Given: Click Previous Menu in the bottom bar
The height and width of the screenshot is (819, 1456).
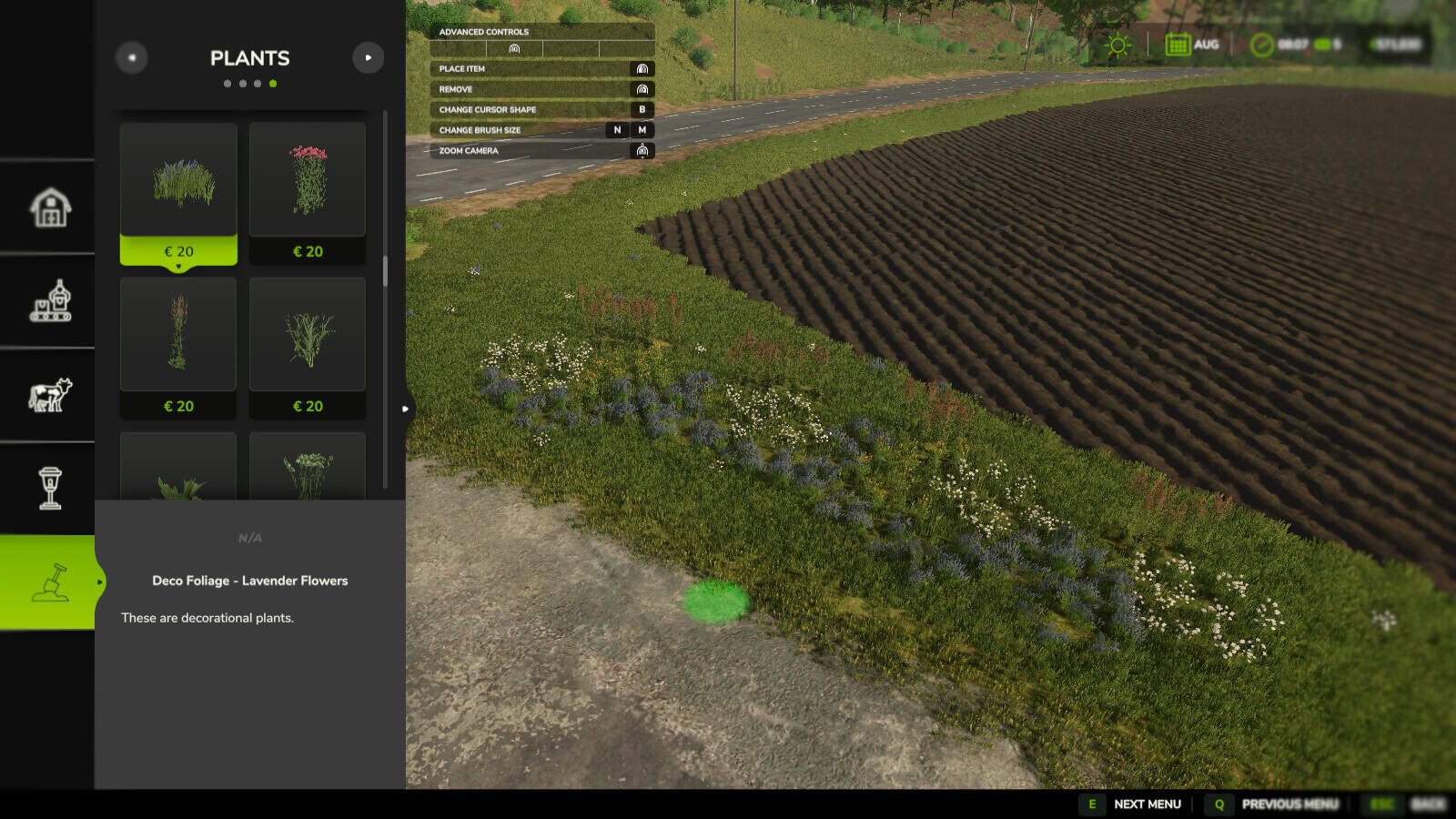Looking at the screenshot, I should (1289, 804).
